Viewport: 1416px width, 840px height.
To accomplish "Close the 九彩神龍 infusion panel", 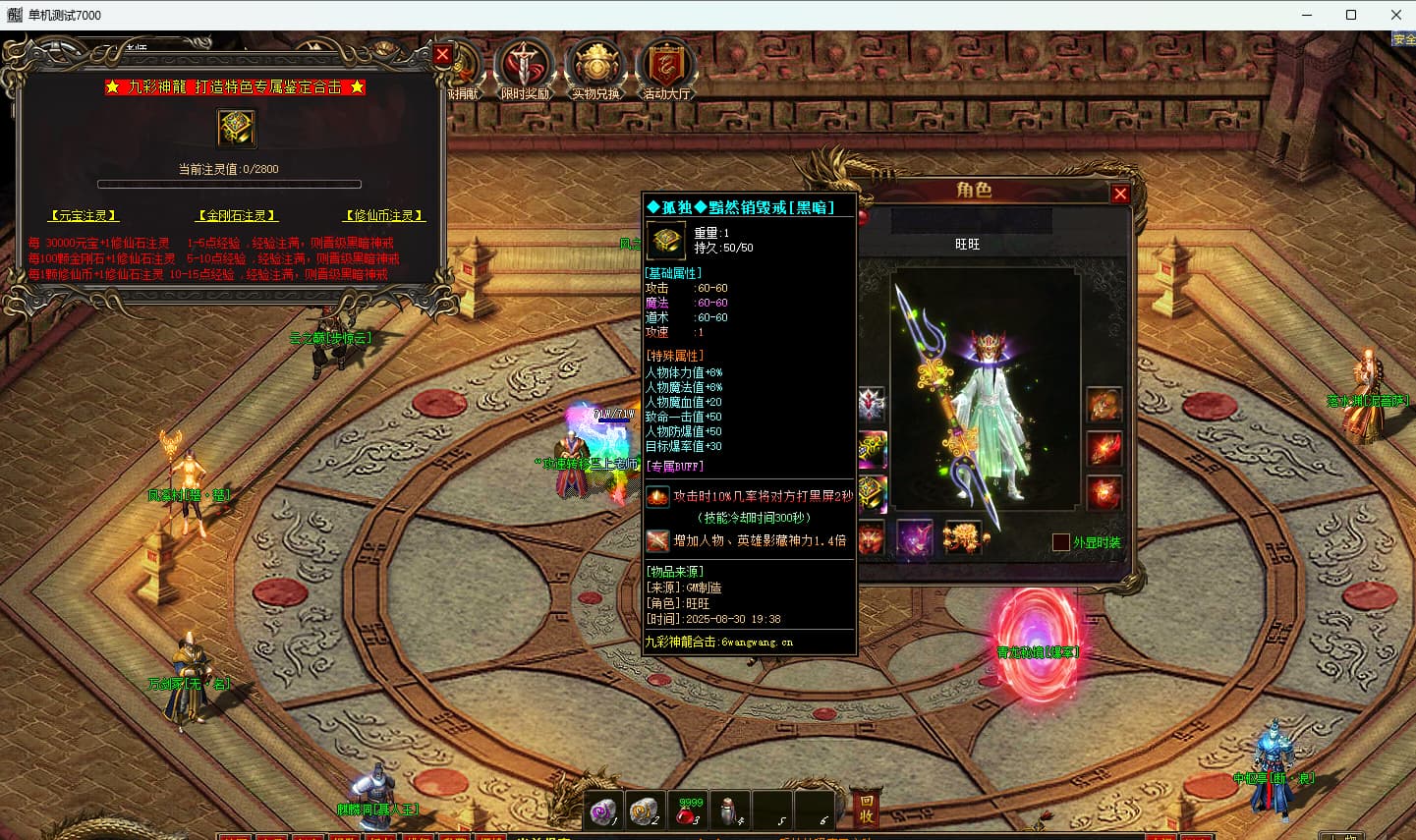I will pyautogui.click(x=442, y=55).
